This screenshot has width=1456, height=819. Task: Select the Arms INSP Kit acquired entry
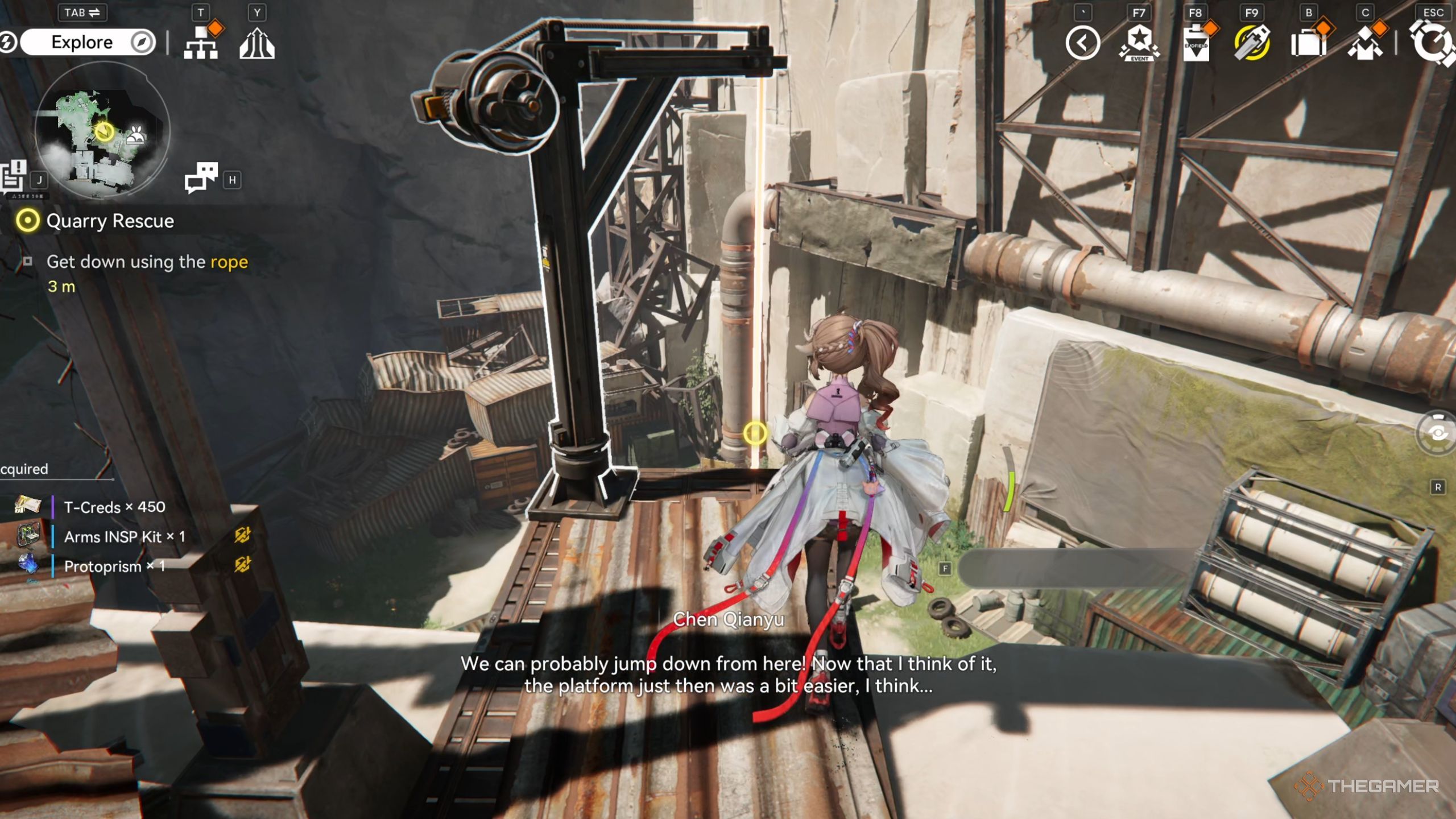click(x=124, y=537)
